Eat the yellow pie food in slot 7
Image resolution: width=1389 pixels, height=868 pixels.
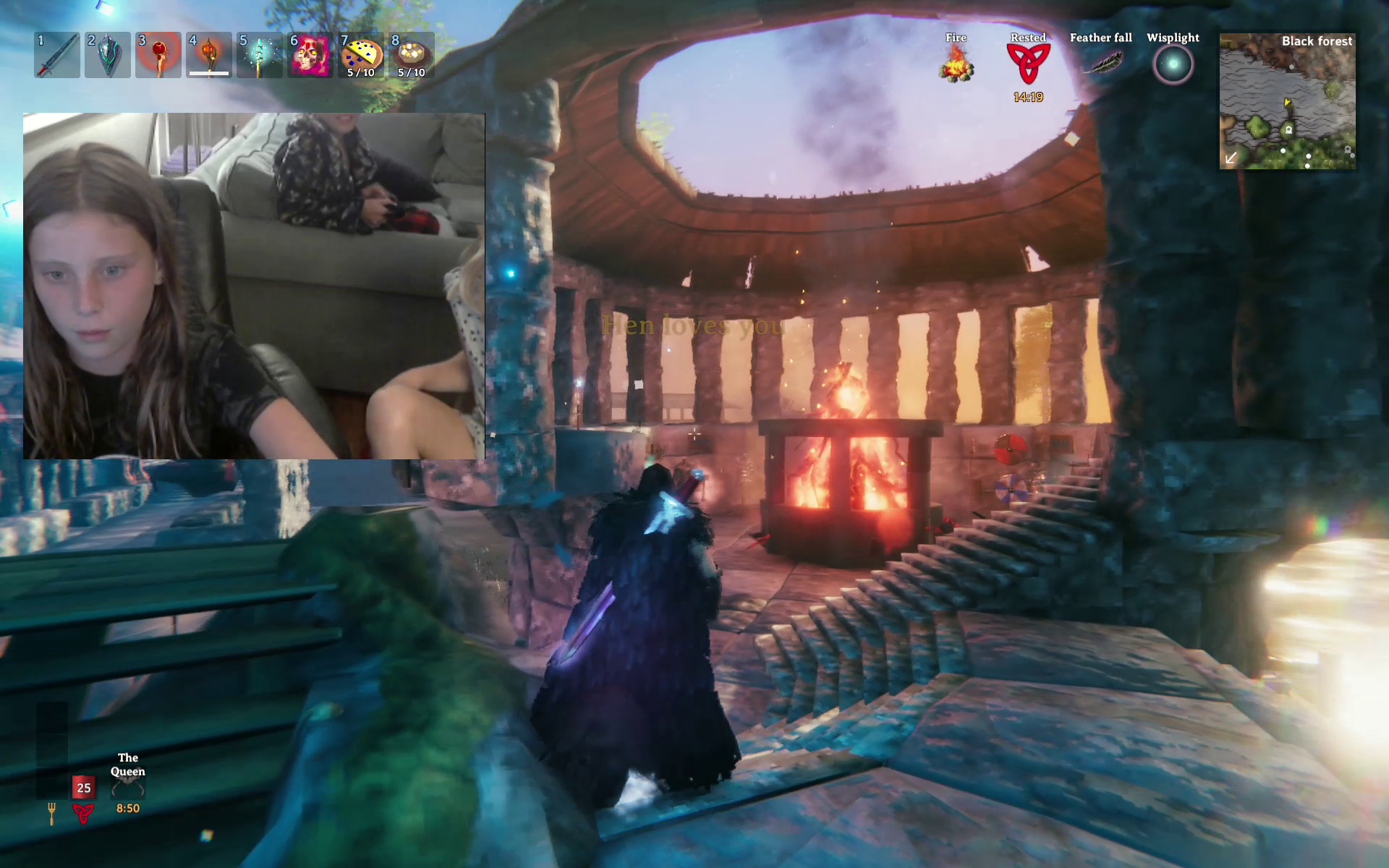(x=361, y=55)
